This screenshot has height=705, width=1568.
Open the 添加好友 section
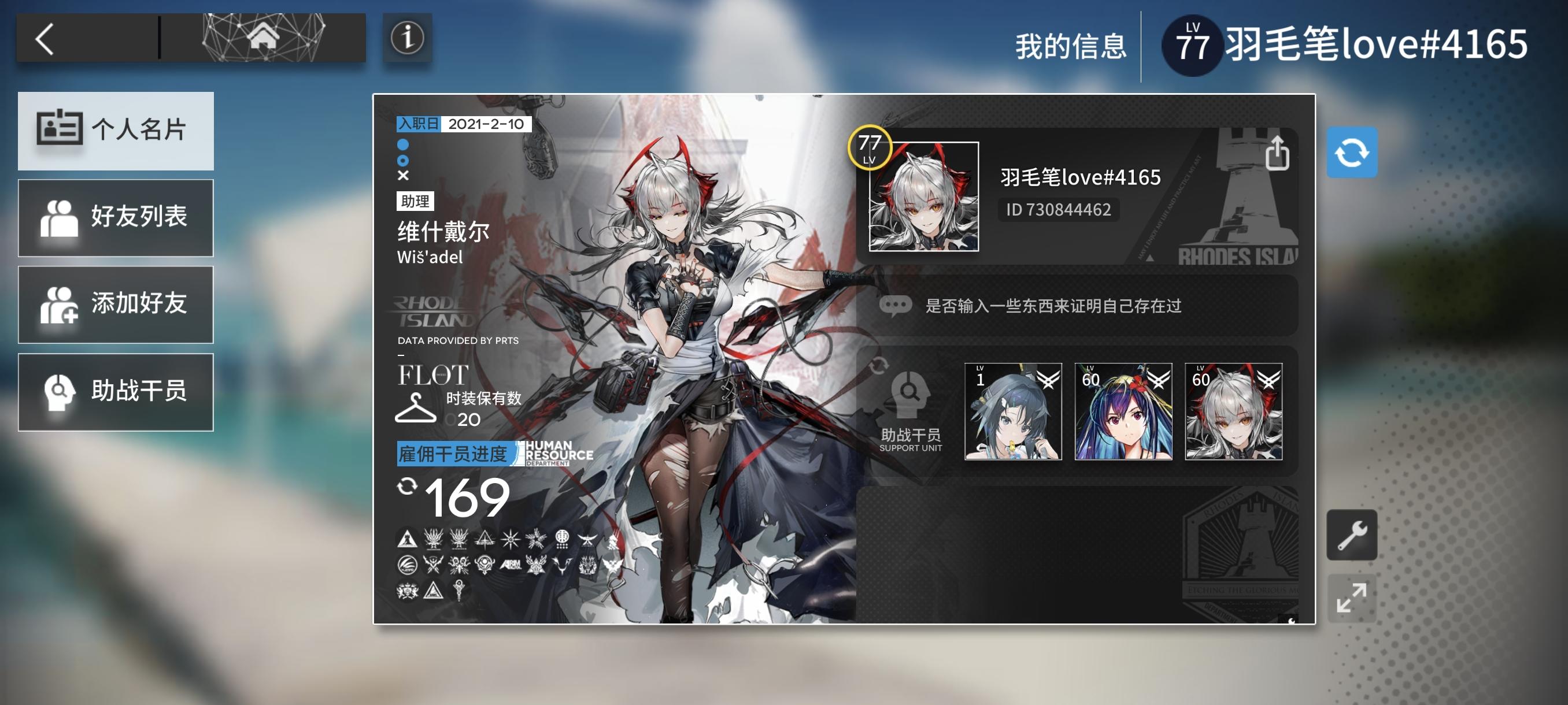click(116, 305)
